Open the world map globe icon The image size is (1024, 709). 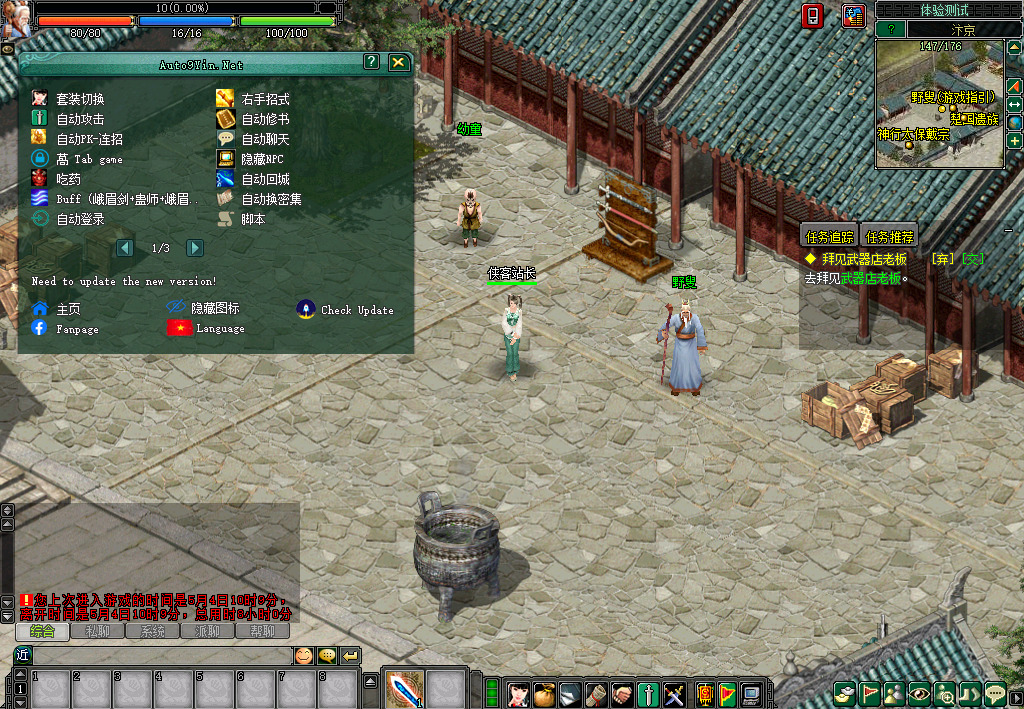pyautogui.click(x=1014, y=122)
